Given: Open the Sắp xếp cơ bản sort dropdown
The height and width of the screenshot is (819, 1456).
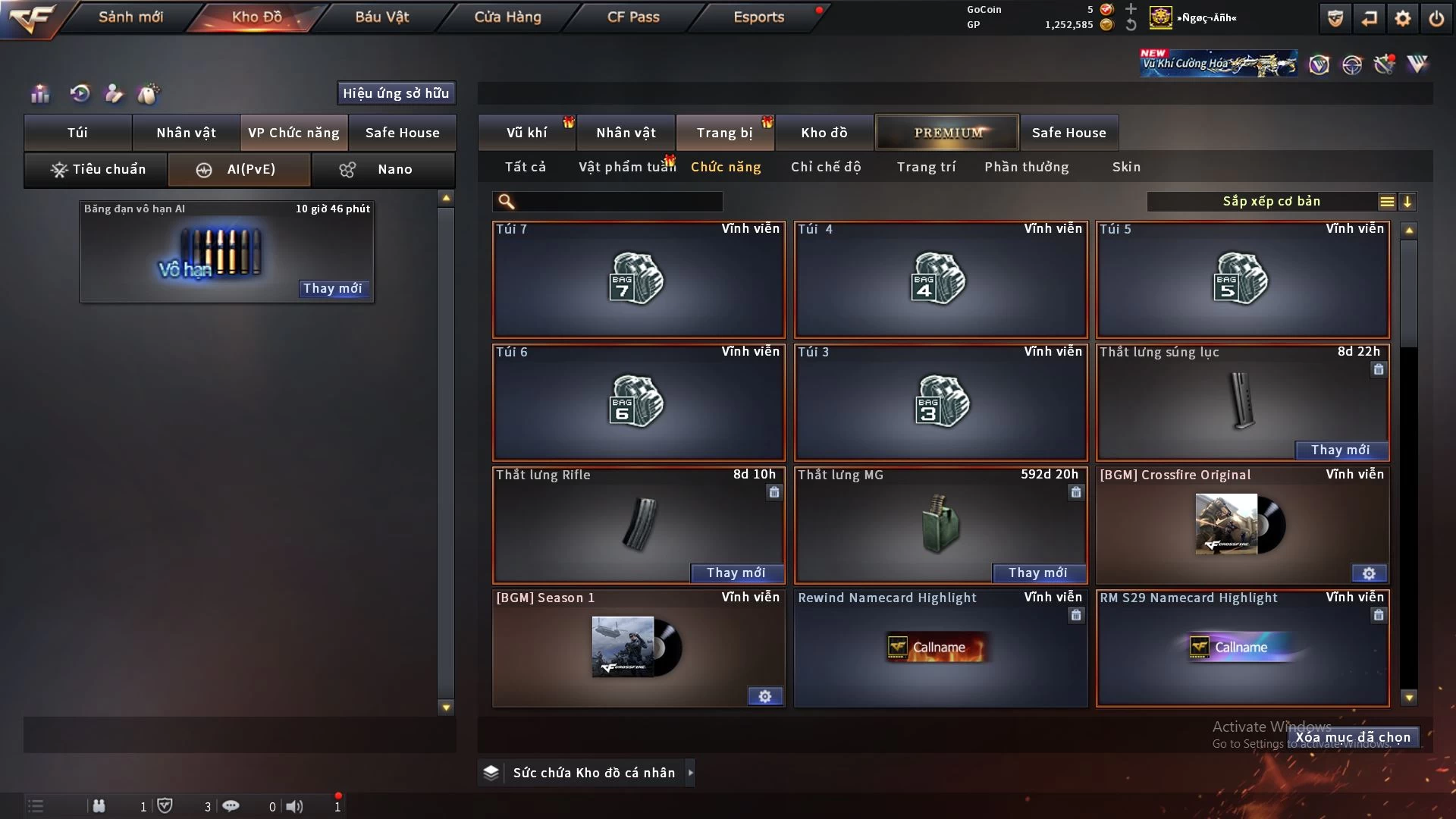Looking at the screenshot, I should tap(1272, 202).
